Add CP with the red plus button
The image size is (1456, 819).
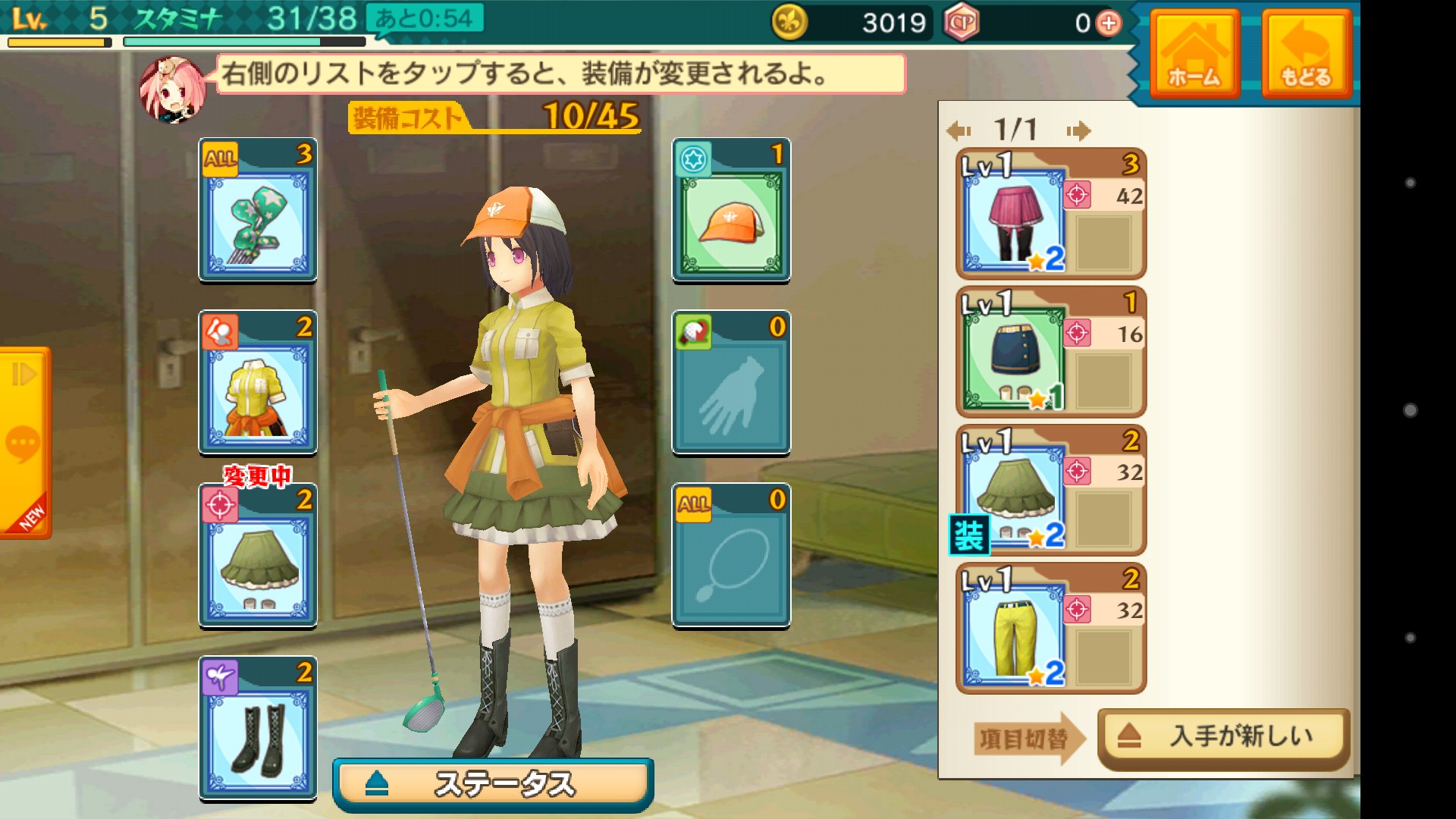coord(1109,24)
